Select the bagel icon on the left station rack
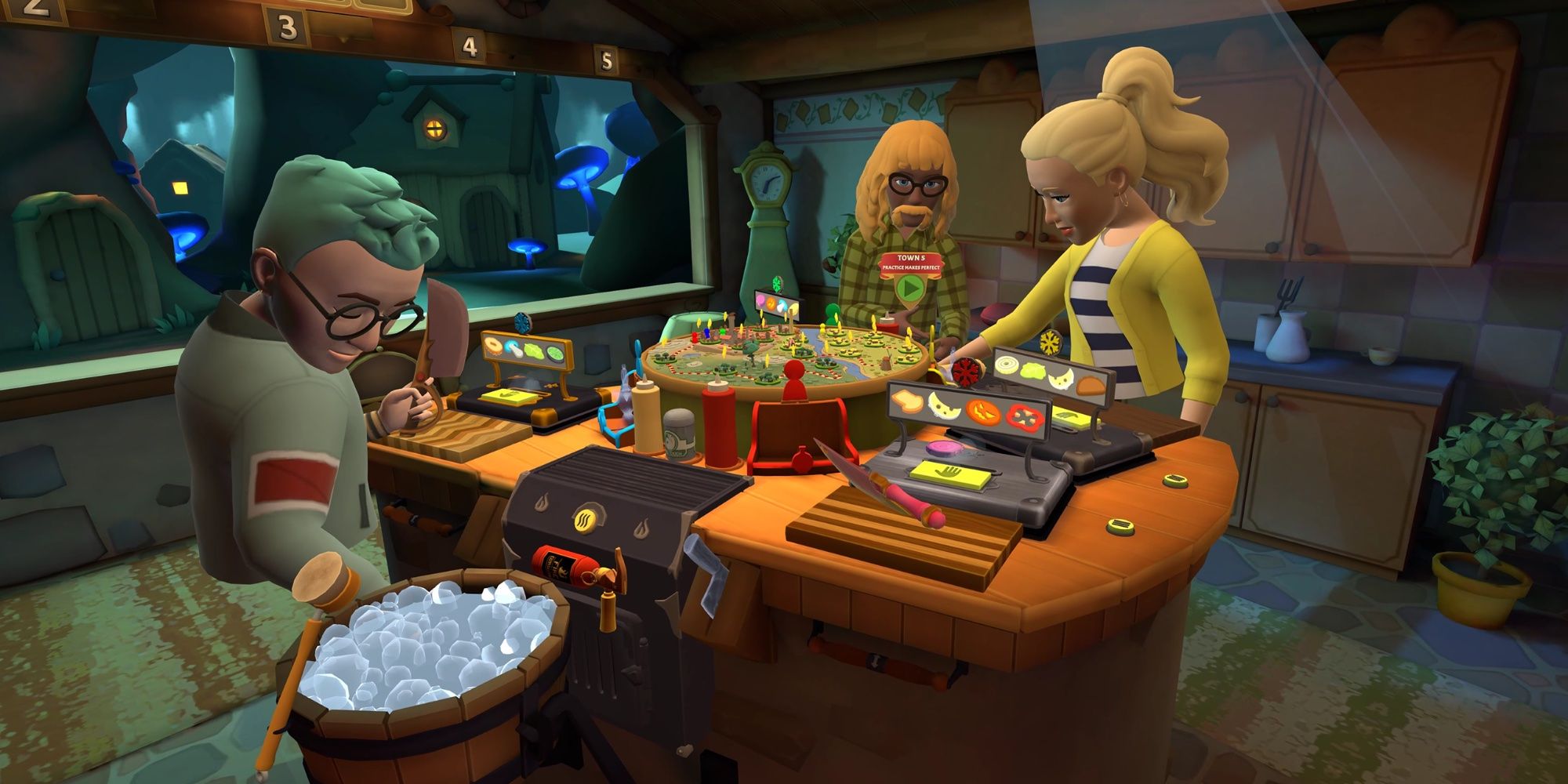Image resolution: width=1568 pixels, height=784 pixels. click(492, 347)
